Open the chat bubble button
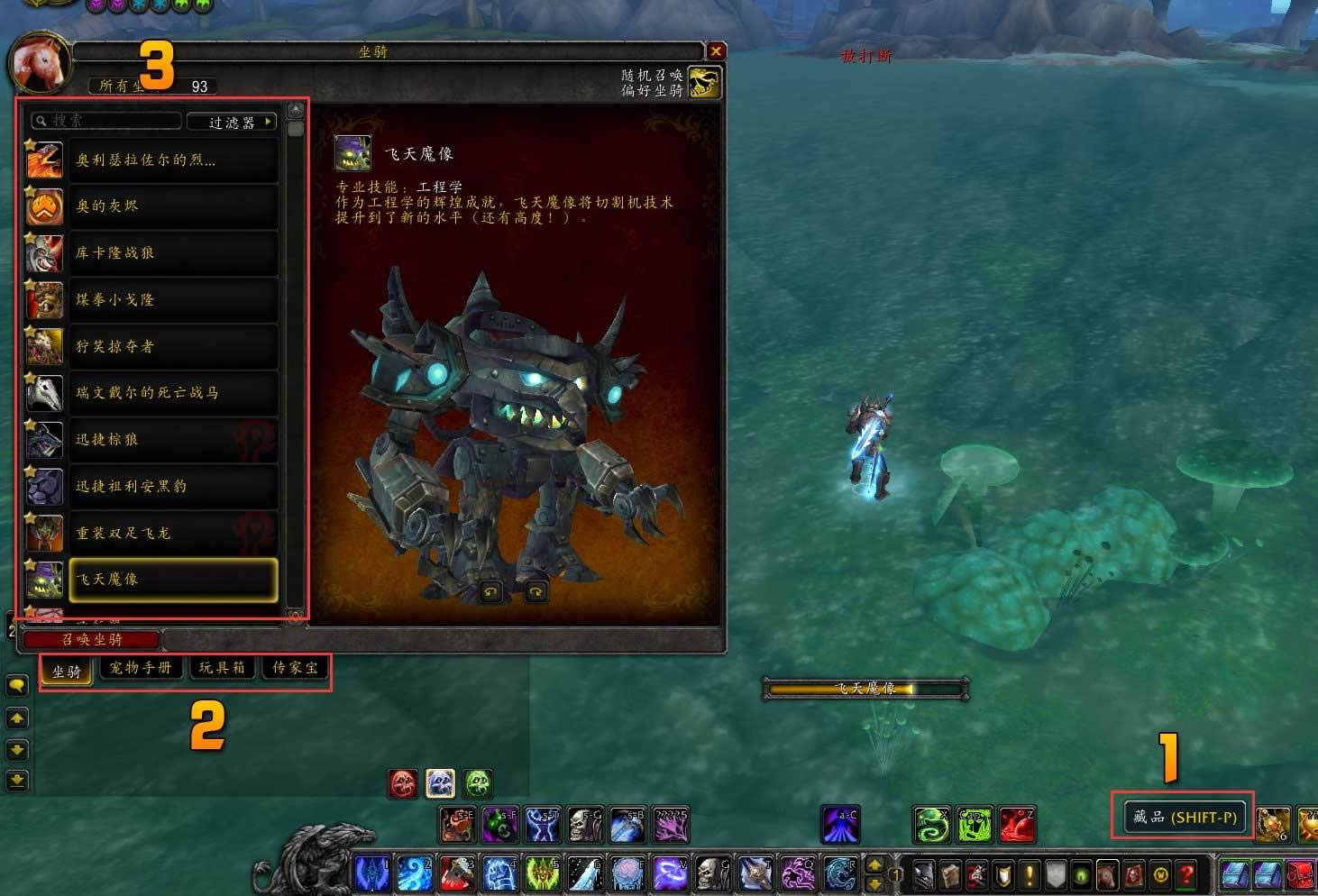 click(x=17, y=686)
